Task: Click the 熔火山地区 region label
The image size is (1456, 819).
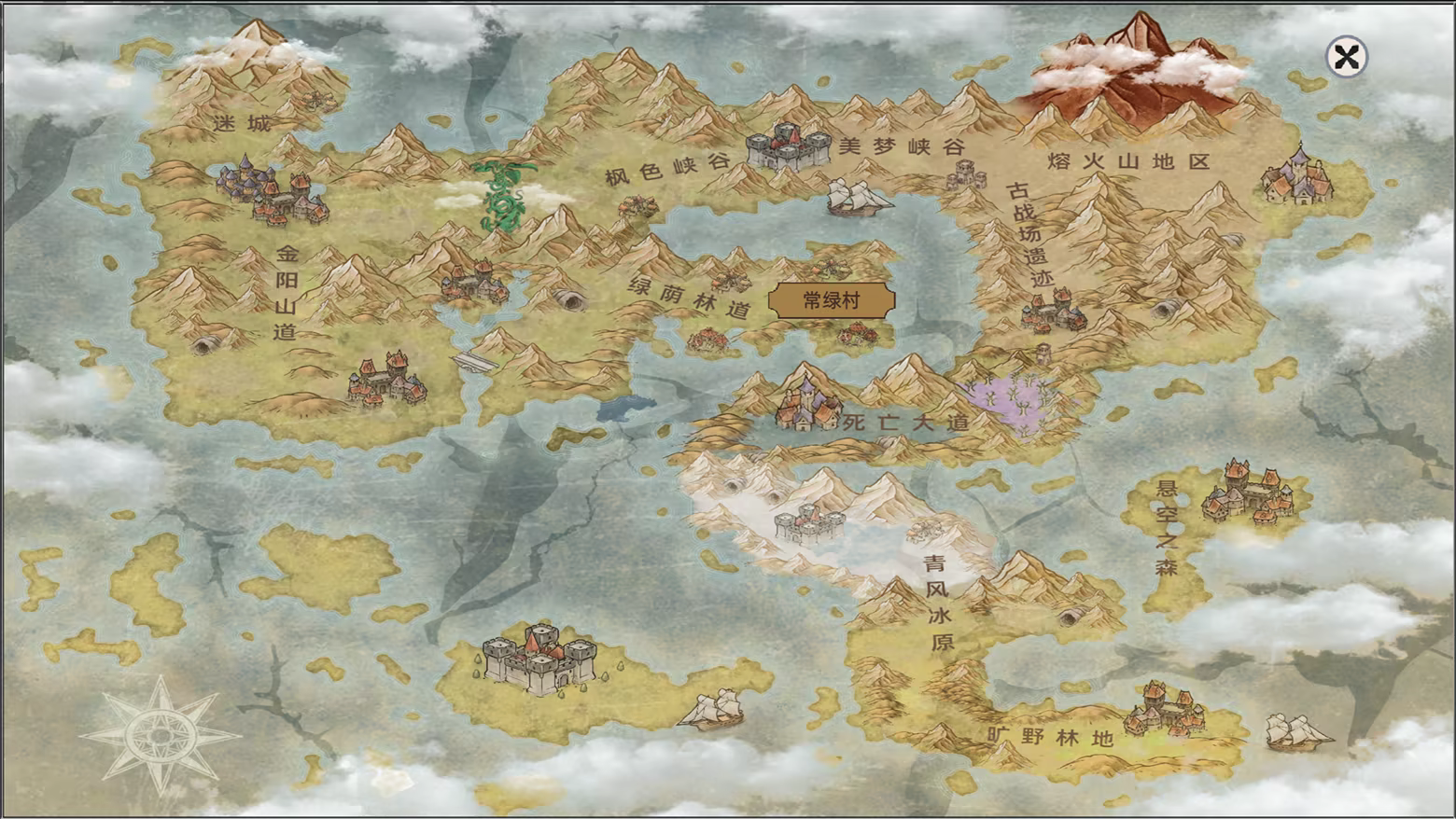Action: 1127,160
